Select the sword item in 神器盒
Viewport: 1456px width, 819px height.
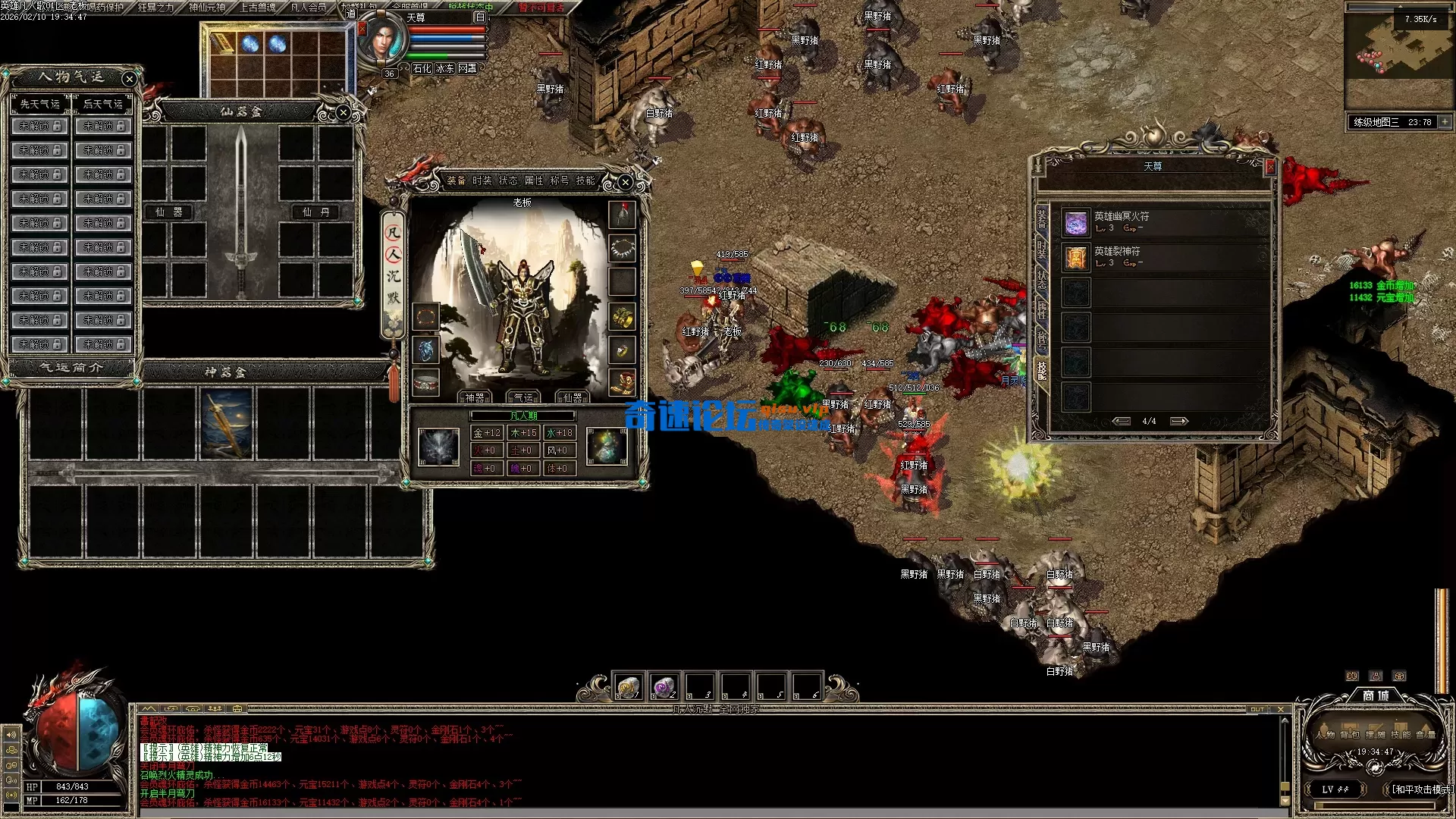click(x=227, y=423)
